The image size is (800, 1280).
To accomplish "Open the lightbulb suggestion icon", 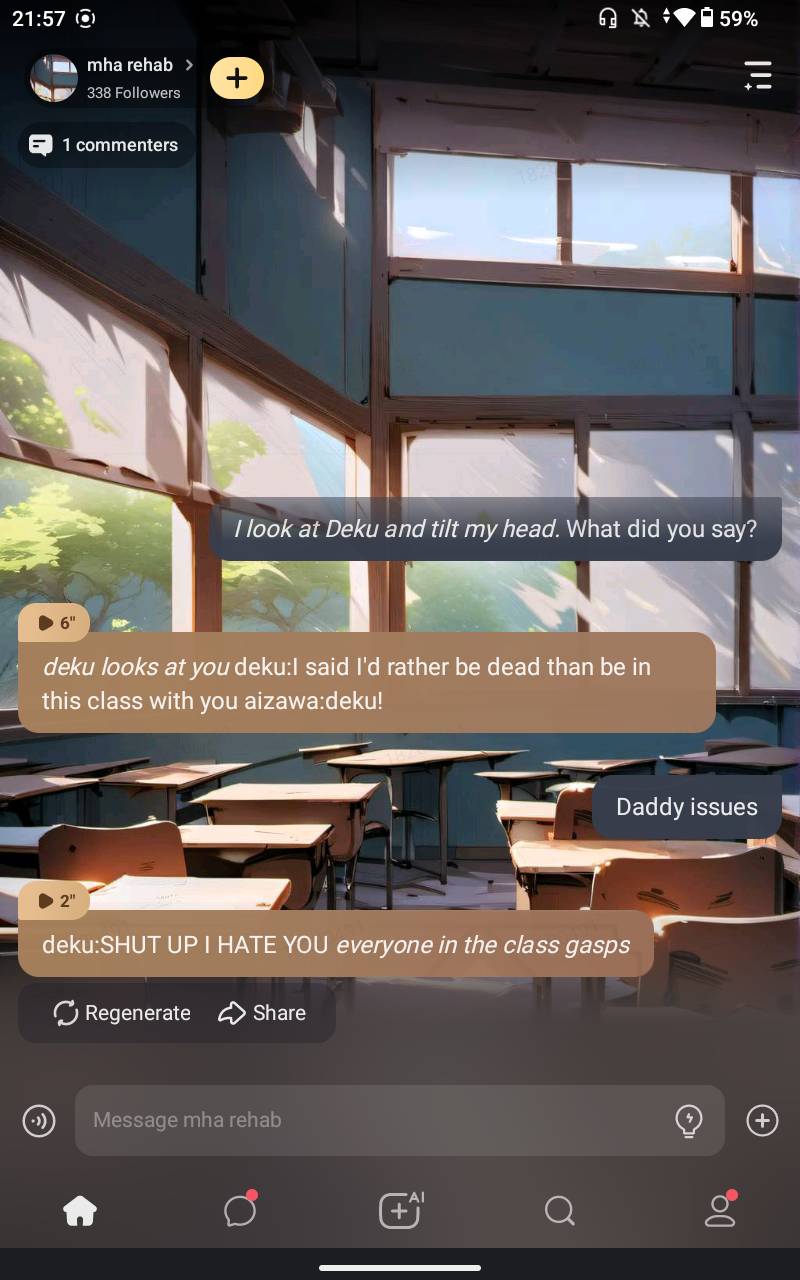I will [x=689, y=1121].
